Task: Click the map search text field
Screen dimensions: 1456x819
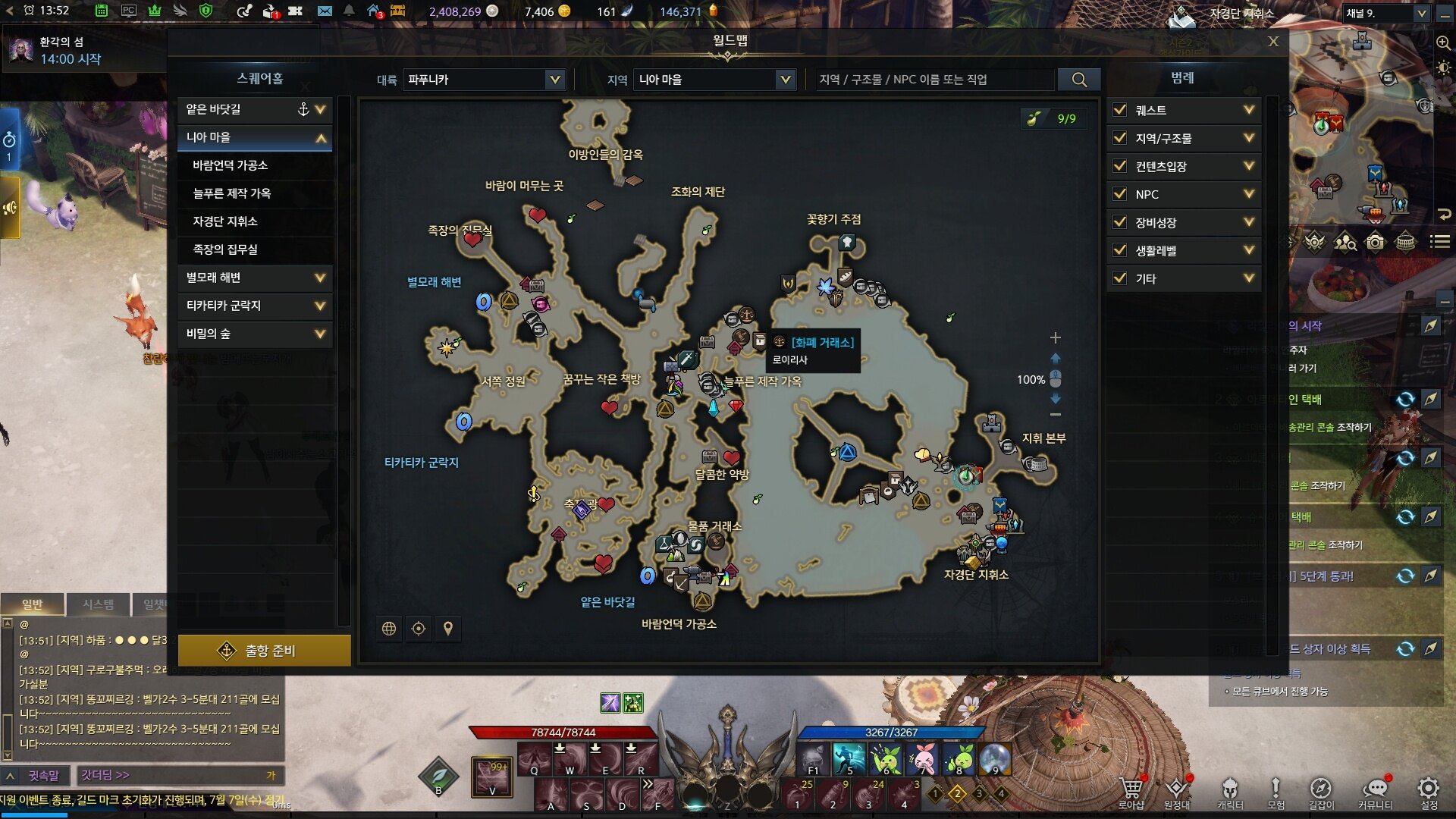Action: [934, 80]
